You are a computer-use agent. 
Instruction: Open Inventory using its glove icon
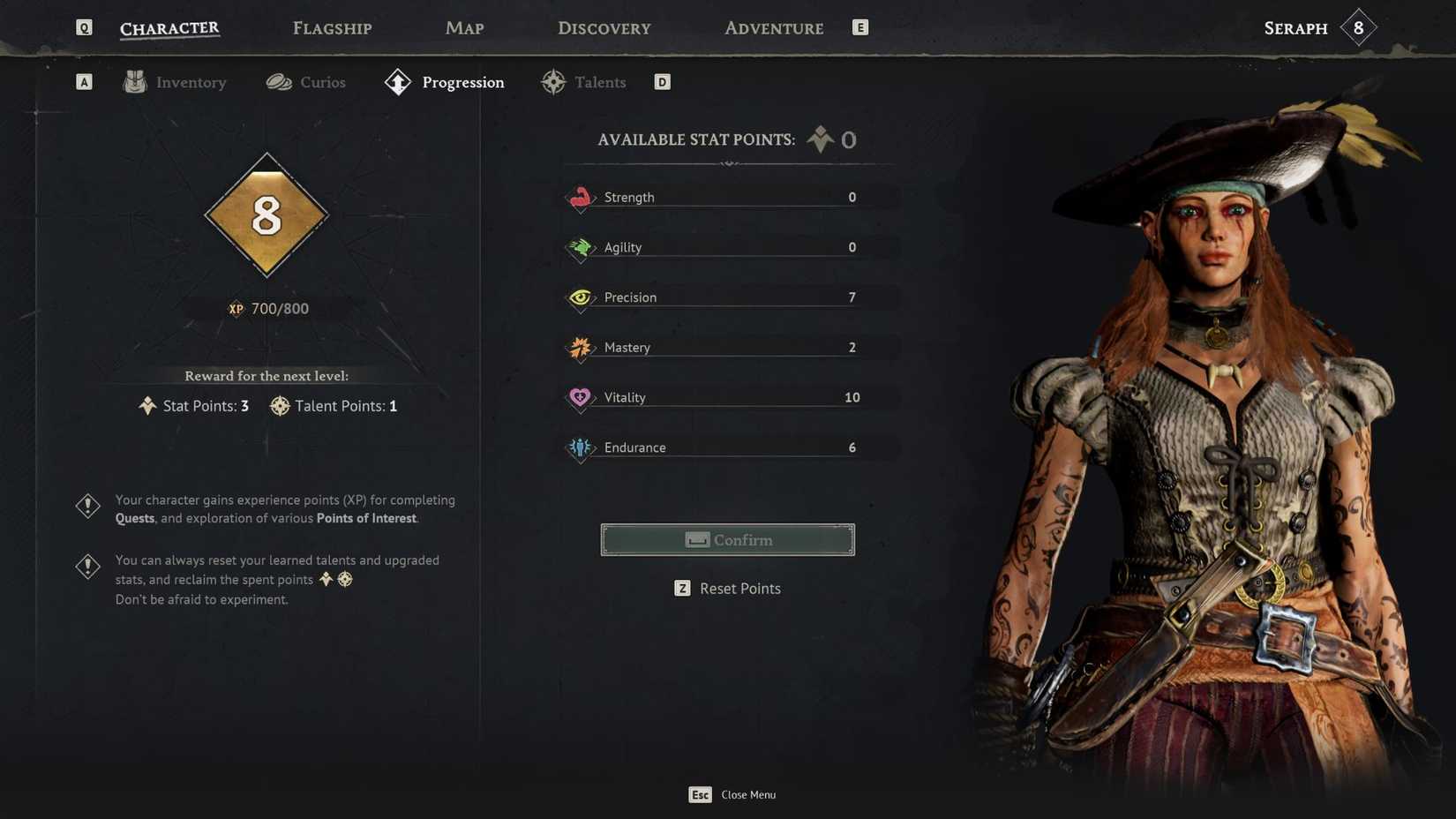coord(134,81)
